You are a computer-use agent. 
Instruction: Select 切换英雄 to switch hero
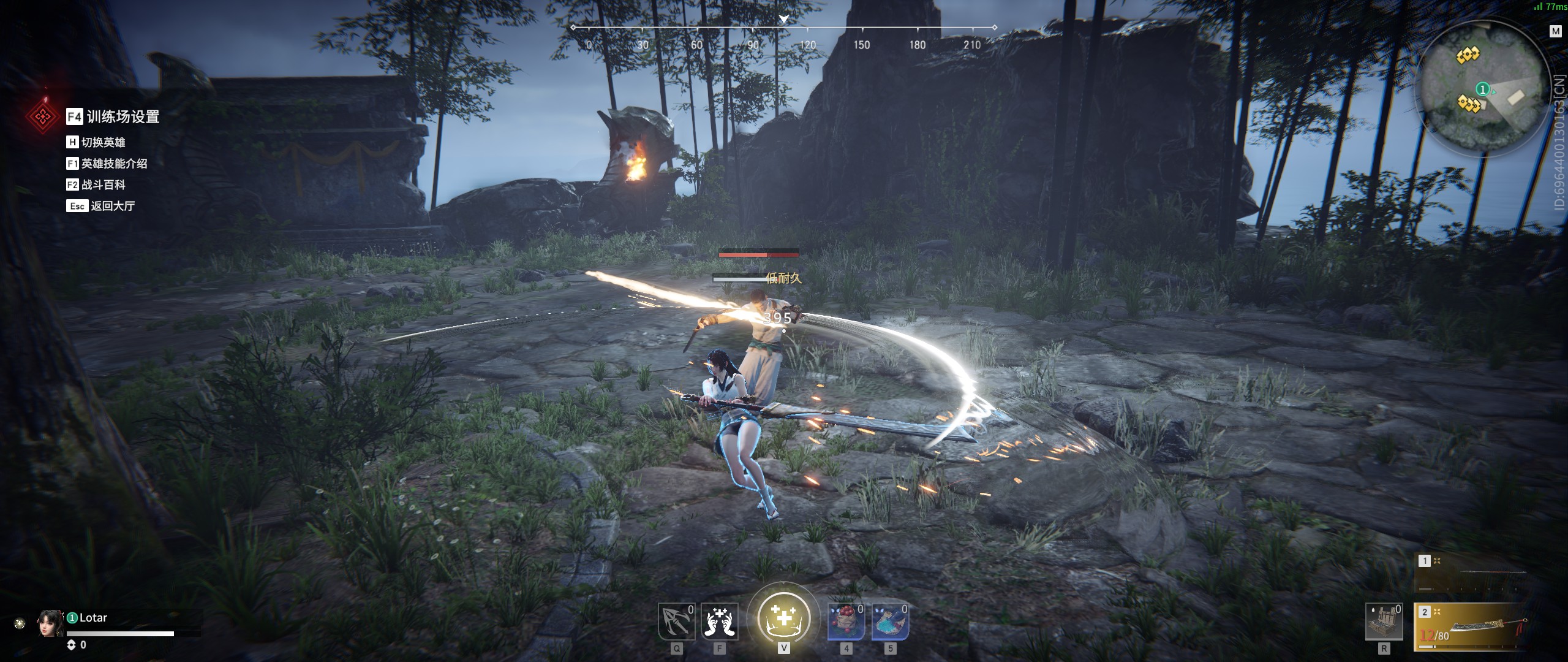pos(102,142)
